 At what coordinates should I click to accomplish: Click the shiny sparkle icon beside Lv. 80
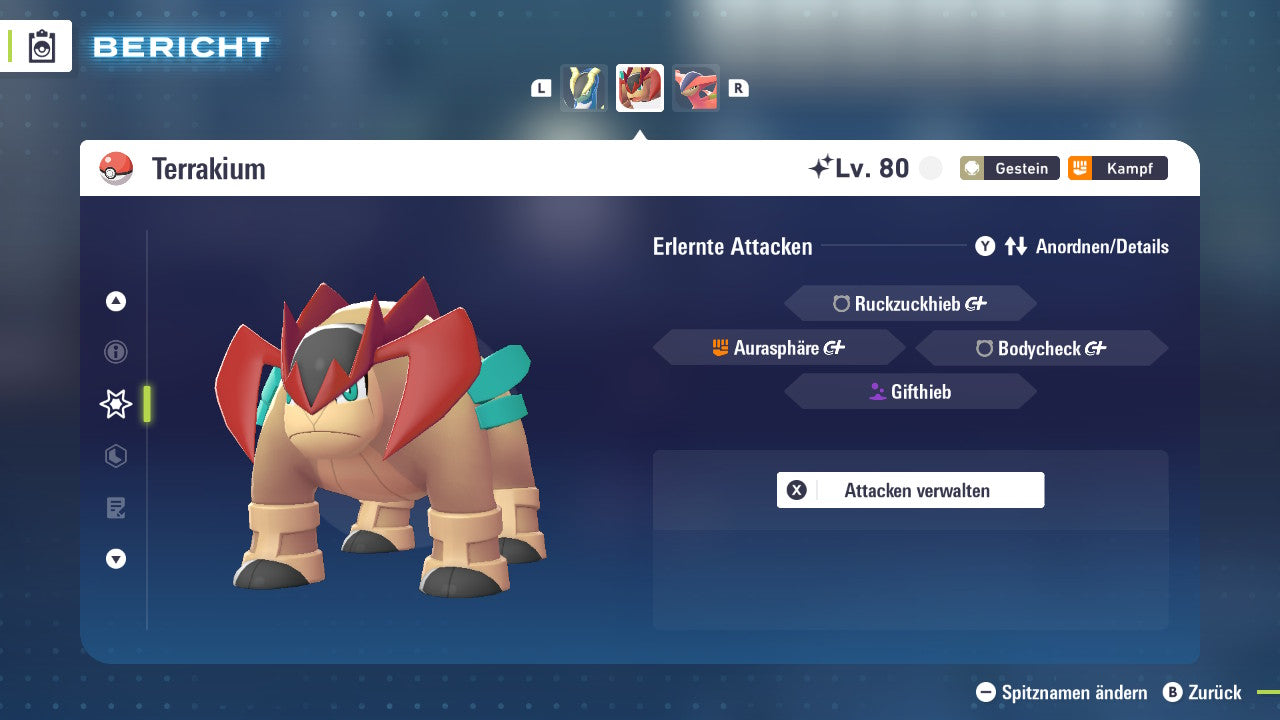(822, 167)
